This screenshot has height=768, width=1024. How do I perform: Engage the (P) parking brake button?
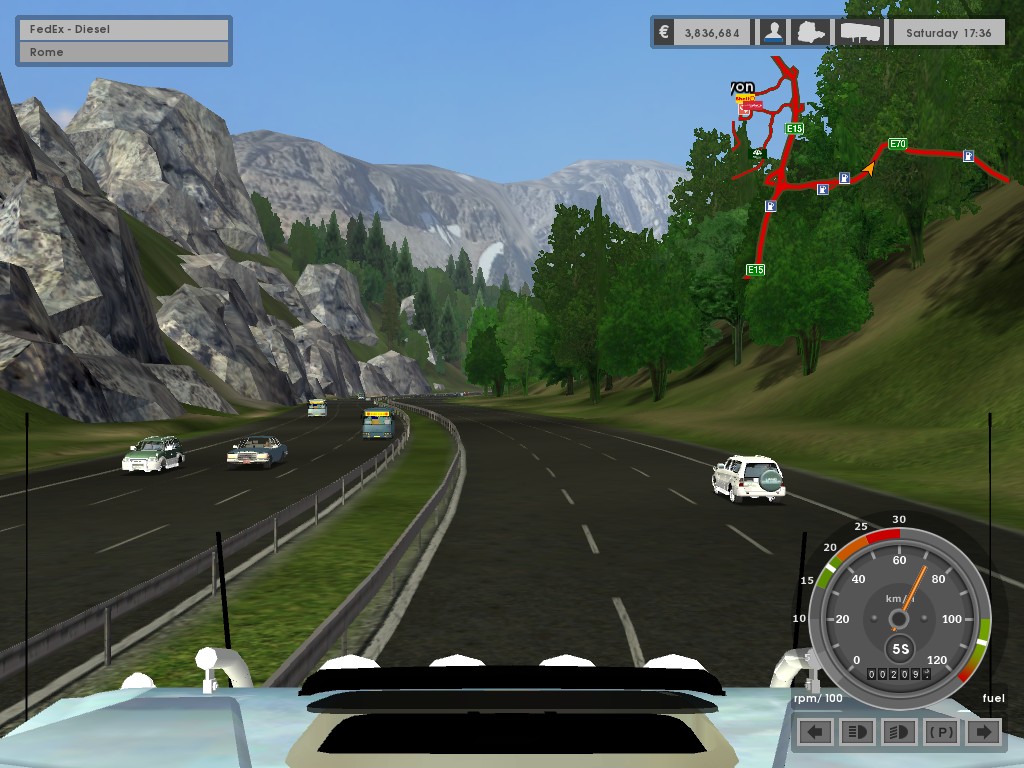(941, 732)
